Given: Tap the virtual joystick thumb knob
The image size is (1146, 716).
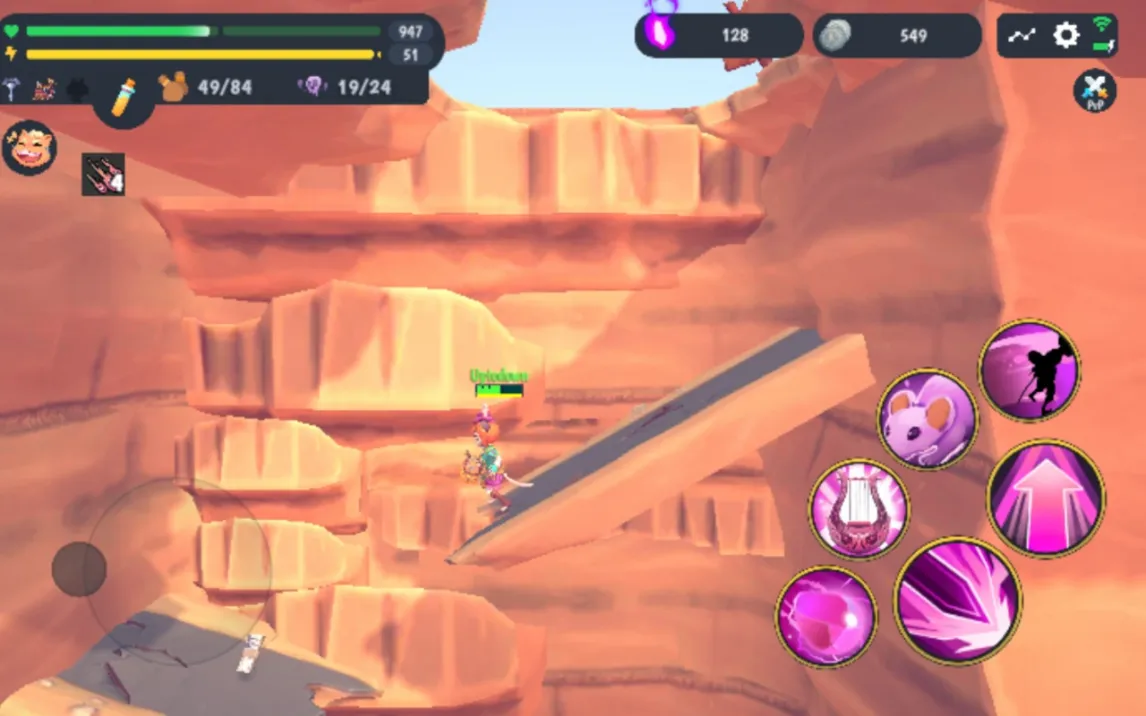Looking at the screenshot, I should click(x=79, y=569).
